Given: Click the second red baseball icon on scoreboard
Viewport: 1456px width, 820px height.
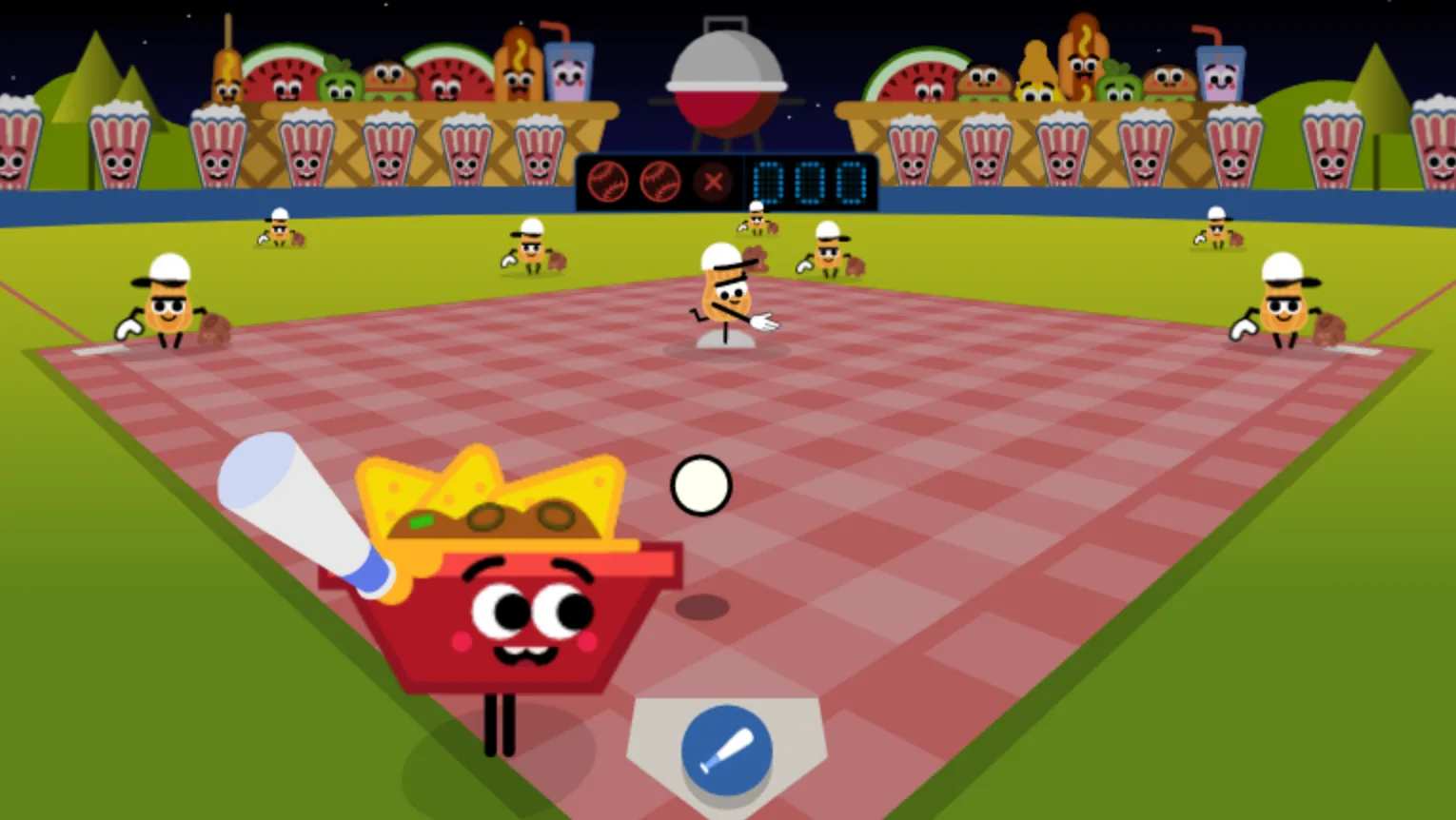Looking at the screenshot, I should (661, 181).
